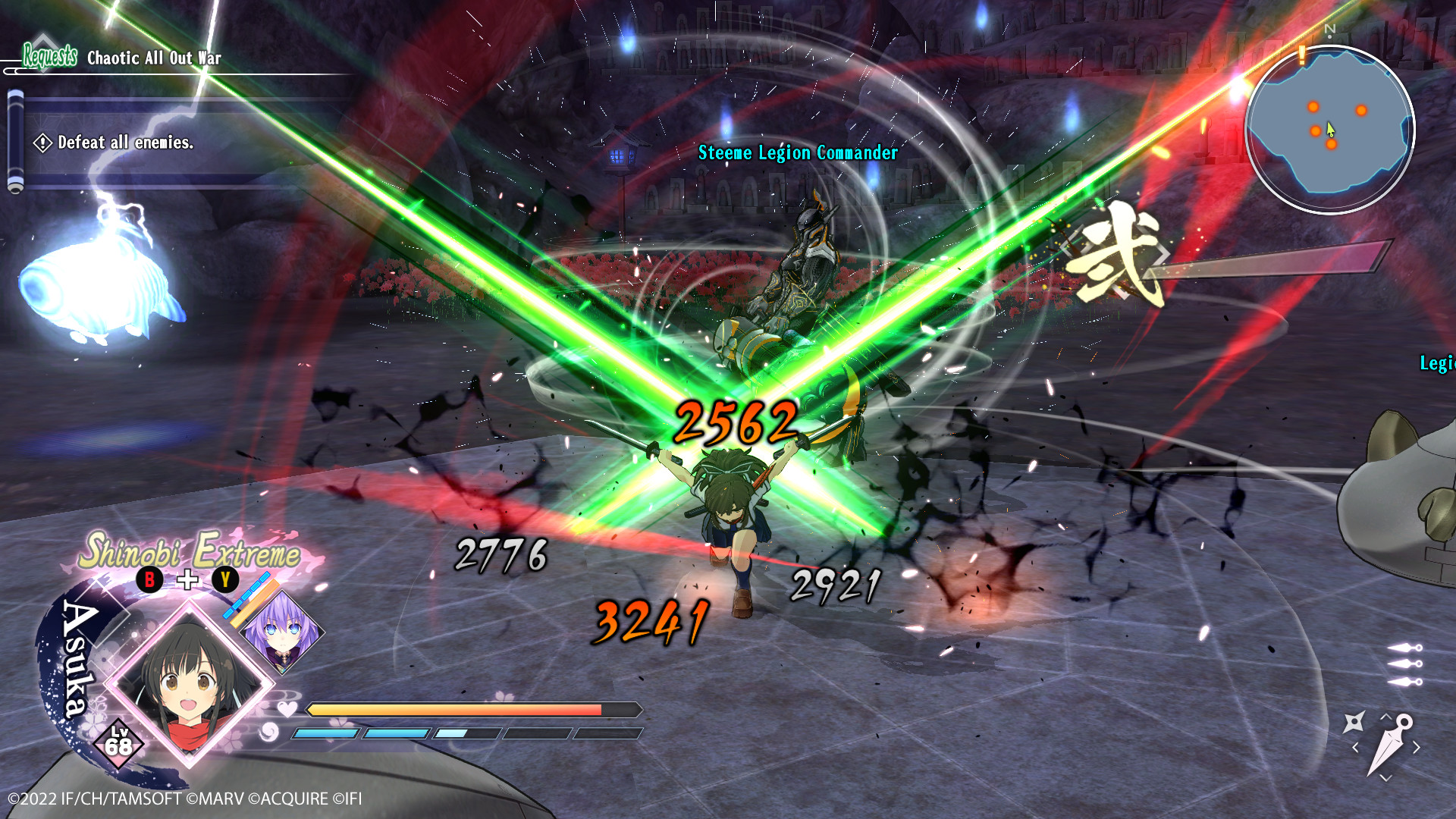This screenshot has height=819, width=1456.
Task: Open the right arrow beside the kunai selector
Action: point(1417,746)
